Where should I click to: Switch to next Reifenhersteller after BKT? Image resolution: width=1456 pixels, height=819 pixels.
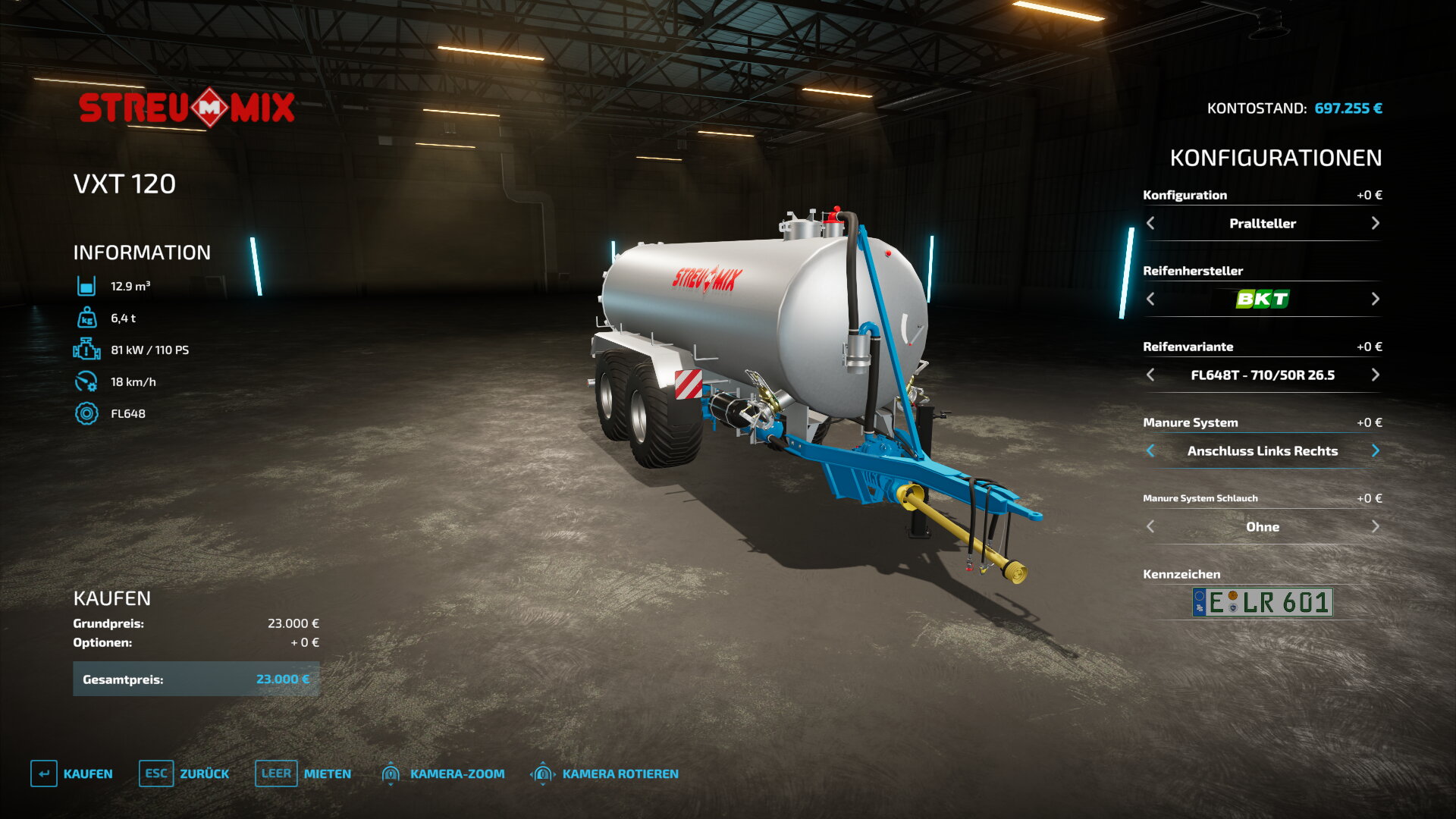1375,299
